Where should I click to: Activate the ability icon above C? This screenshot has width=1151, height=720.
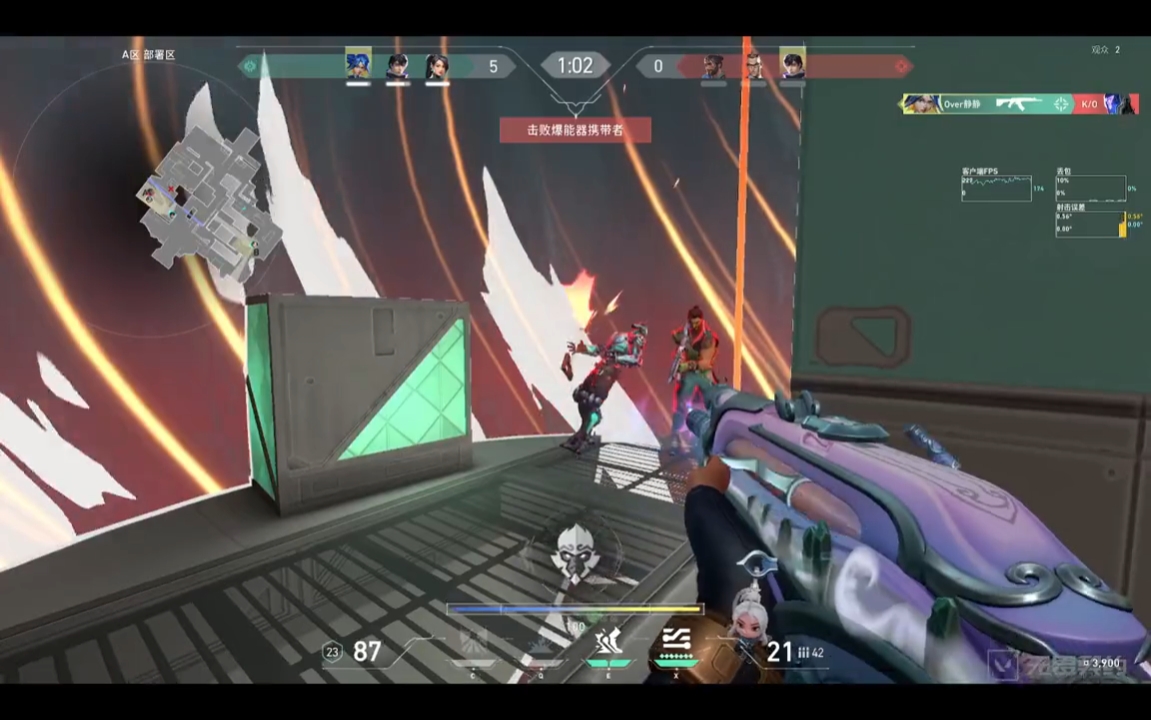[x=473, y=642]
